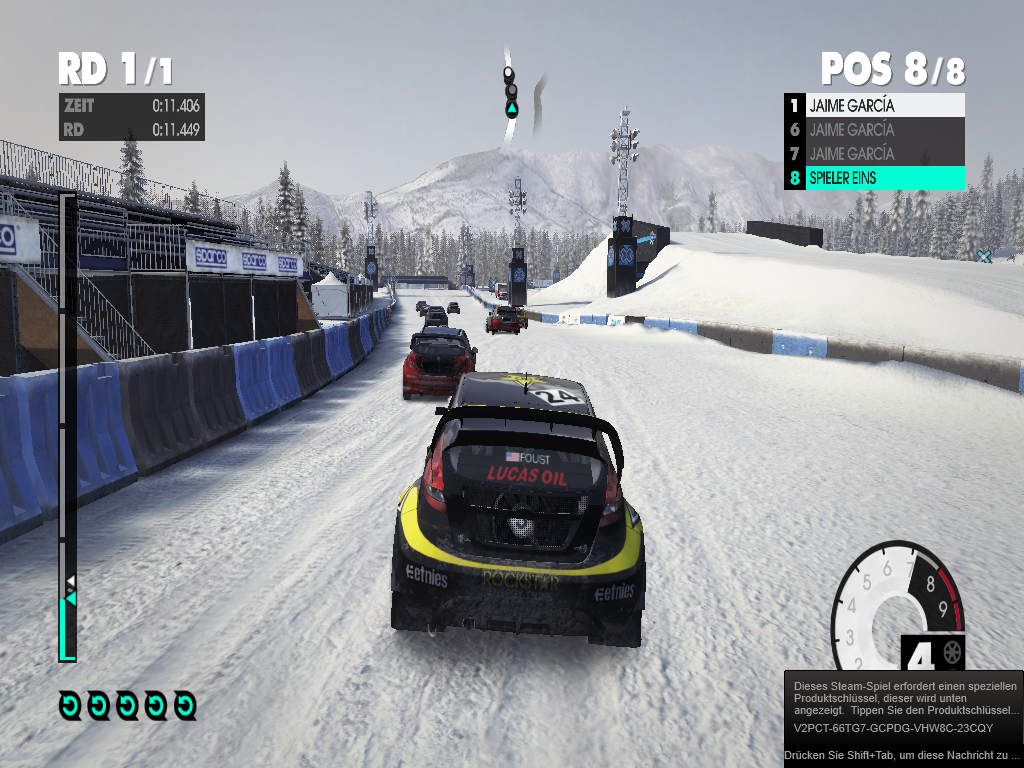
Task: Select the first-place Jaime García row
Action: point(874,105)
